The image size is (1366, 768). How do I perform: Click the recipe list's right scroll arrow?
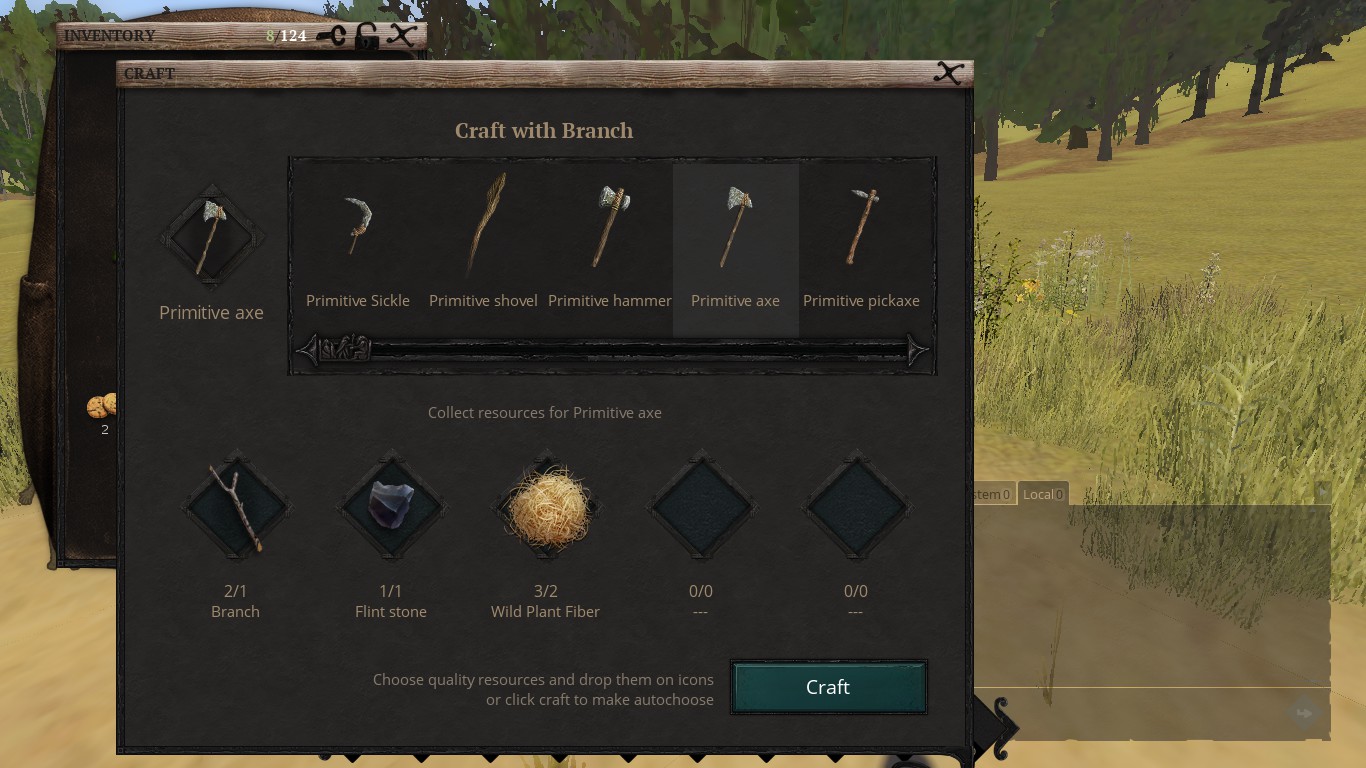[918, 350]
